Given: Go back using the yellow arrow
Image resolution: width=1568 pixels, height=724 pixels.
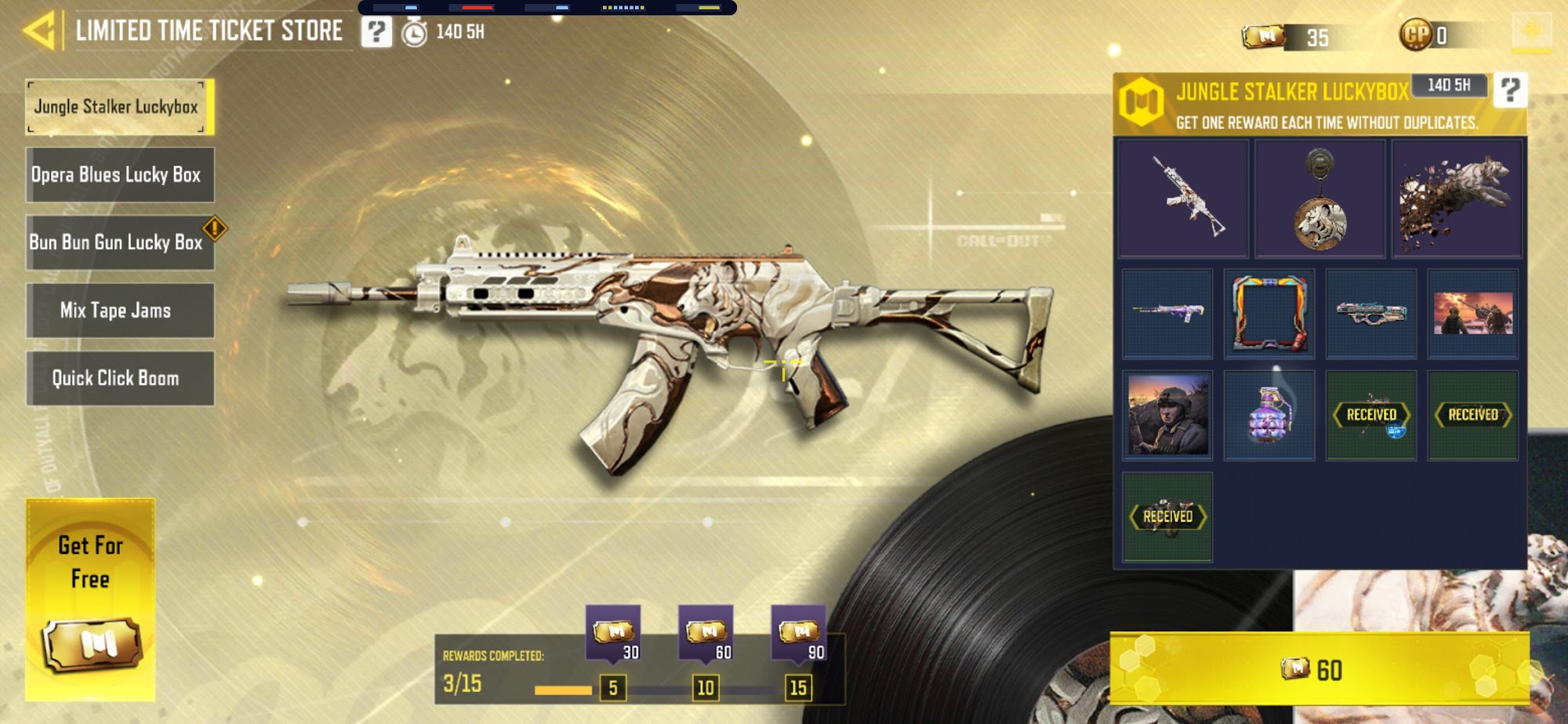Looking at the screenshot, I should (39, 31).
